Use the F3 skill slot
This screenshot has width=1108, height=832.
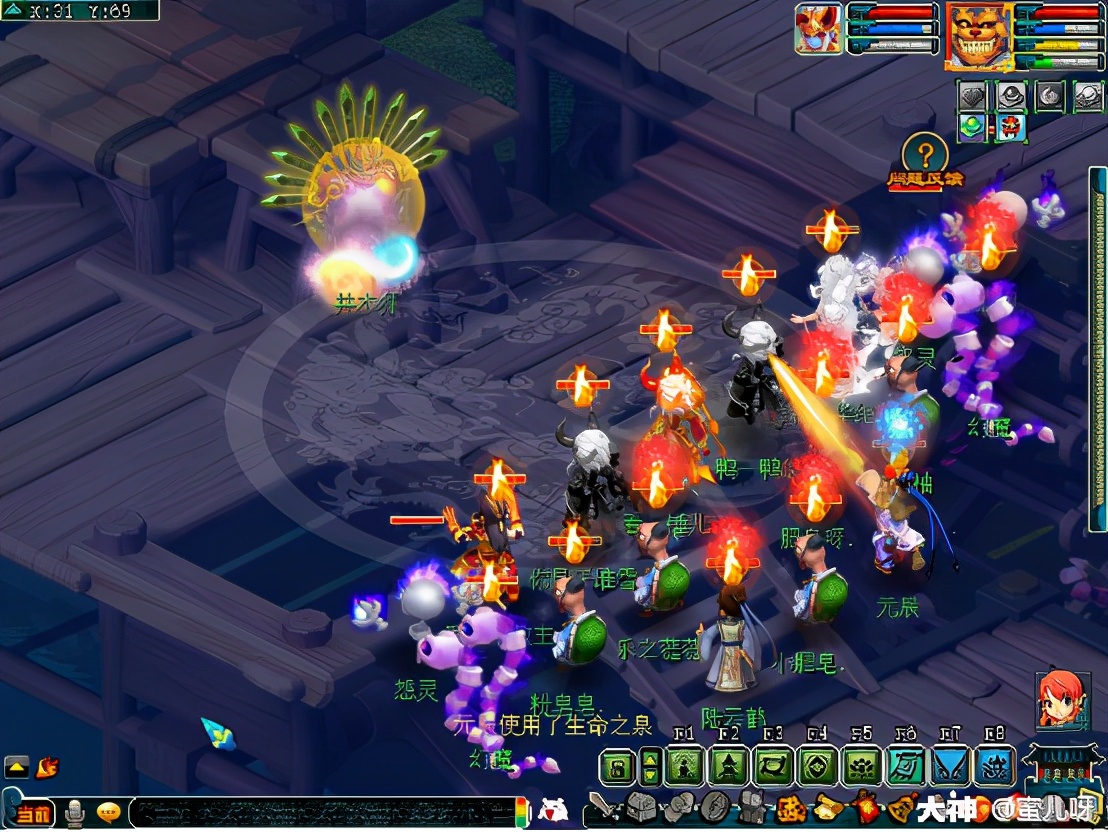773,767
